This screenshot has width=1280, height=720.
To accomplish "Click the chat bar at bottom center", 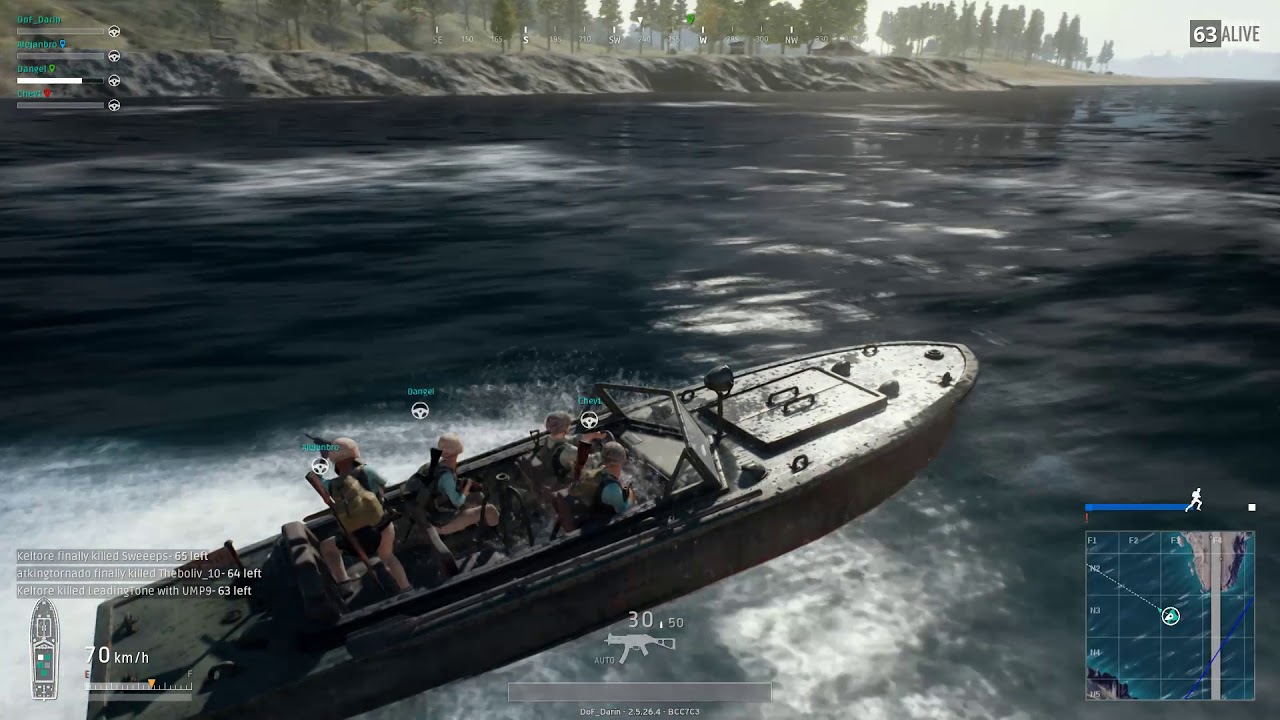I will click(640, 691).
